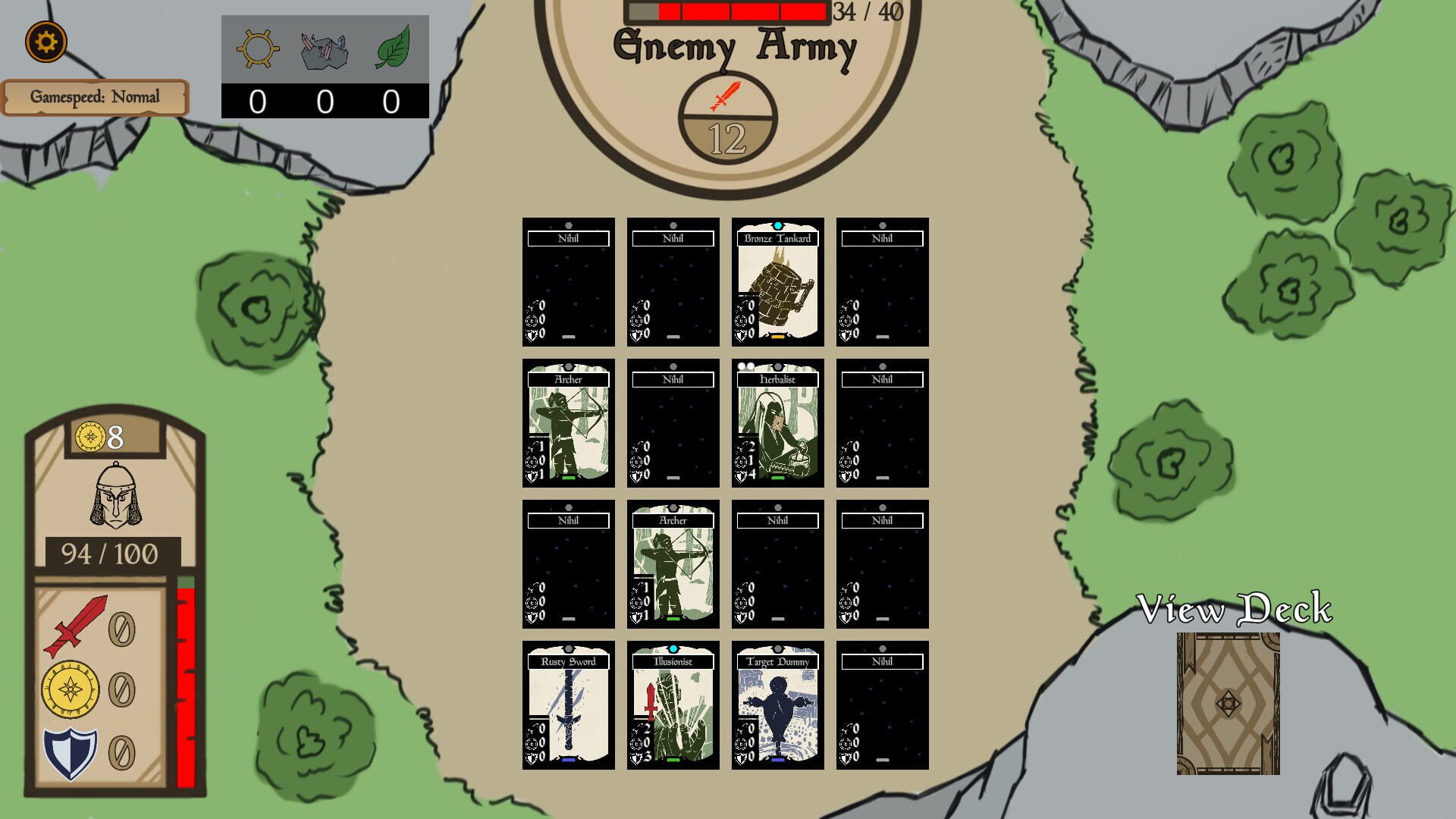Expand the Target Dummy card details

point(778,707)
